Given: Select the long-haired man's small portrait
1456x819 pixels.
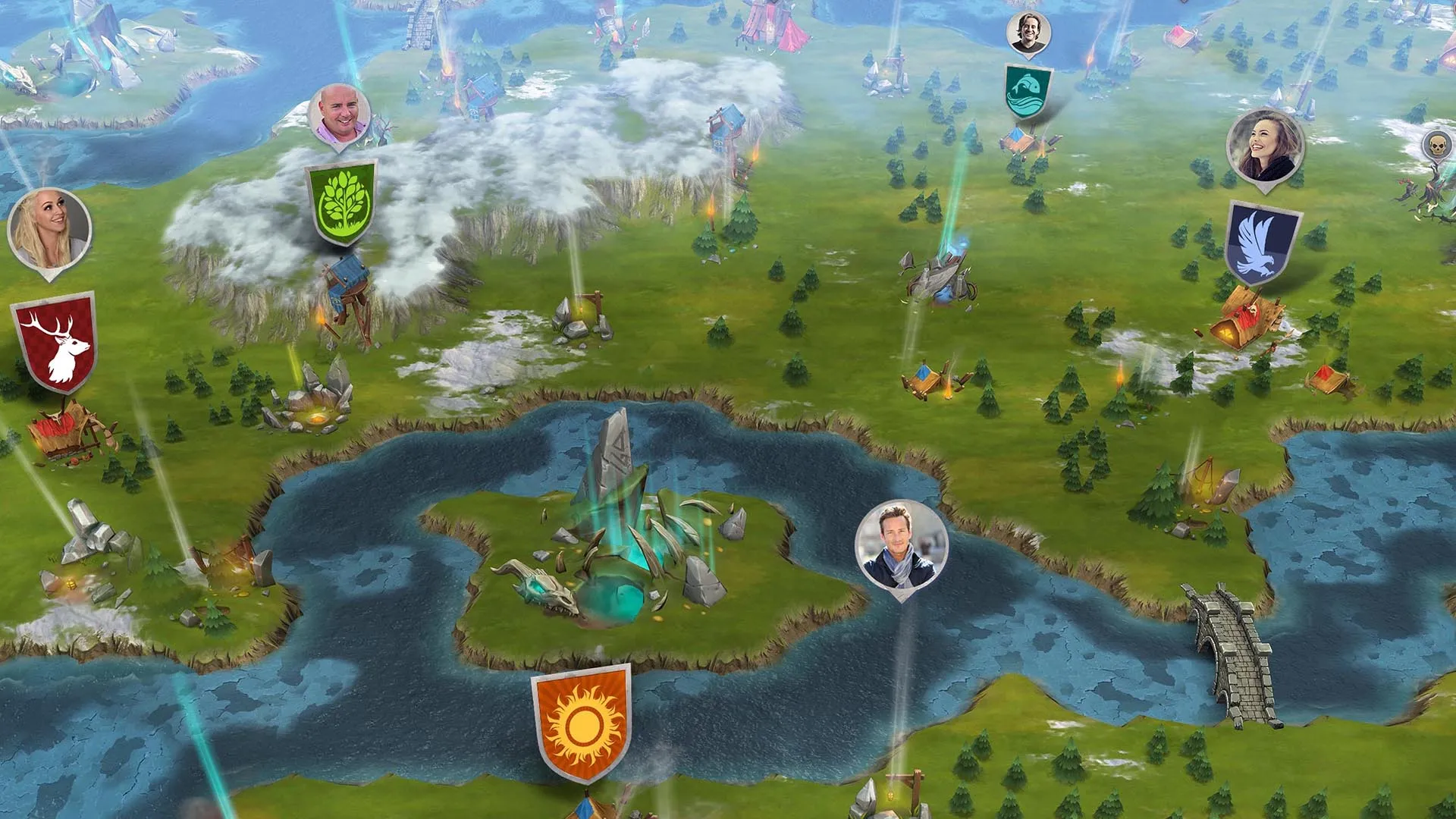Looking at the screenshot, I should pos(1028,33).
